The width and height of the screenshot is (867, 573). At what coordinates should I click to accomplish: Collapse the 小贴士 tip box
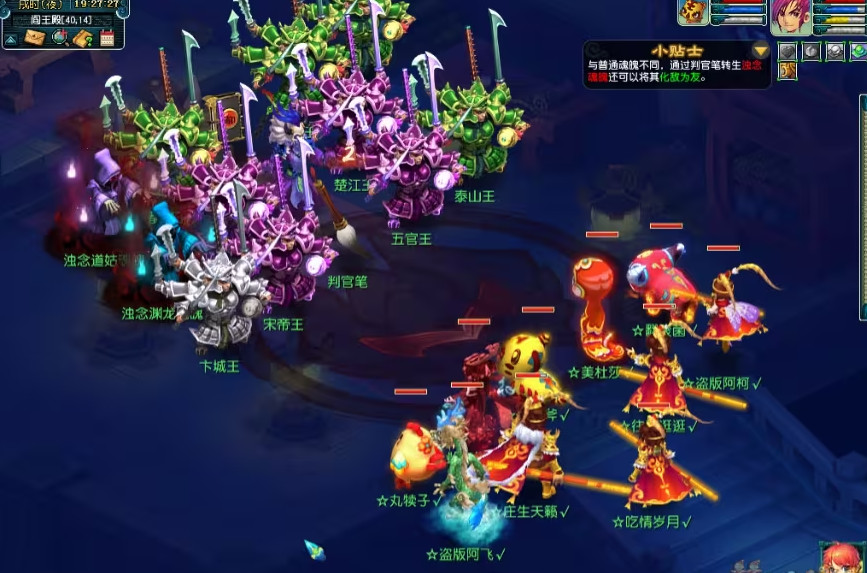click(761, 50)
